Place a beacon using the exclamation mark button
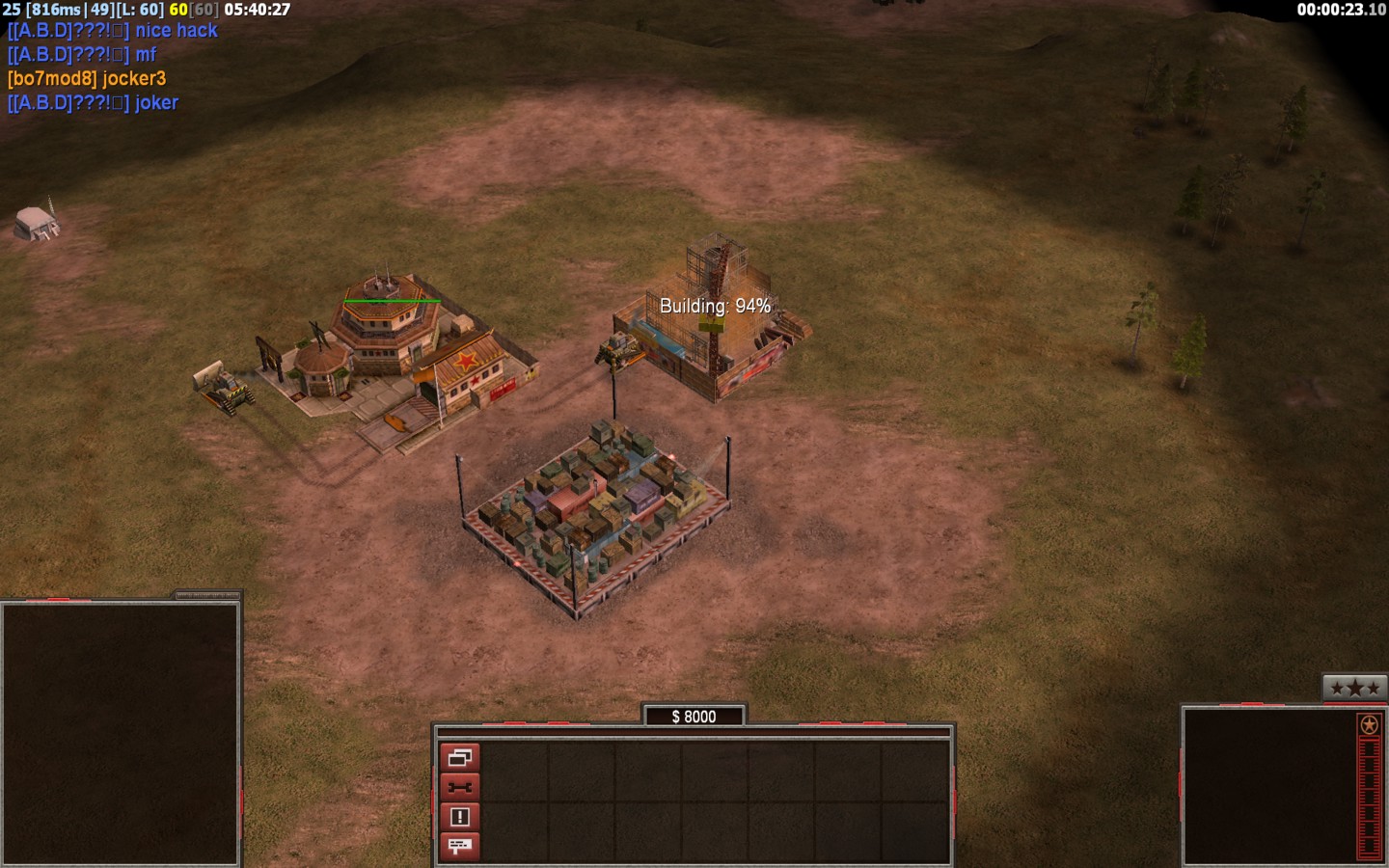This screenshot has width=1389, height=868. (x=460, y=817)
